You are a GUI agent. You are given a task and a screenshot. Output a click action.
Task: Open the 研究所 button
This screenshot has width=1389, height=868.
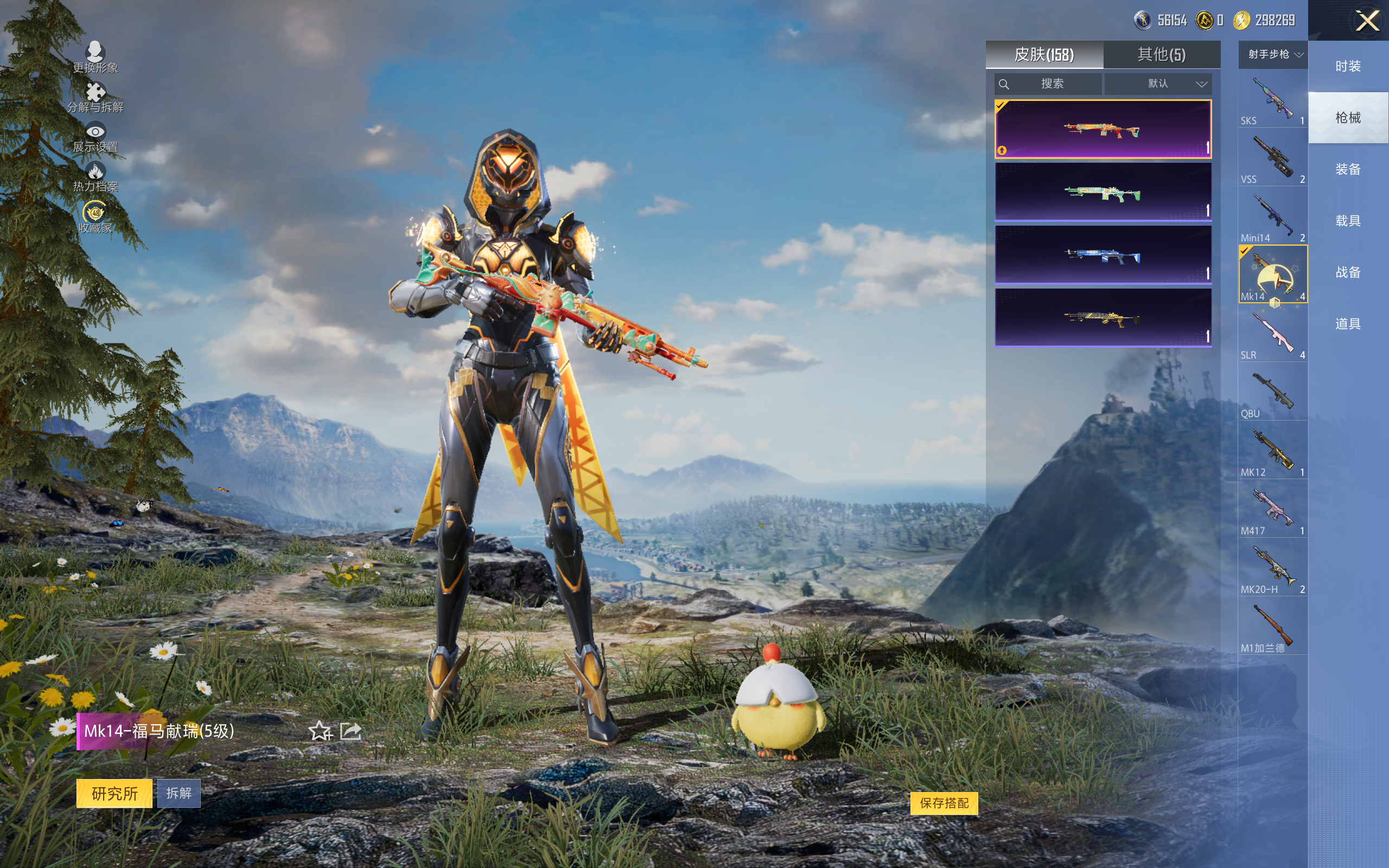[x=114, y=793]
